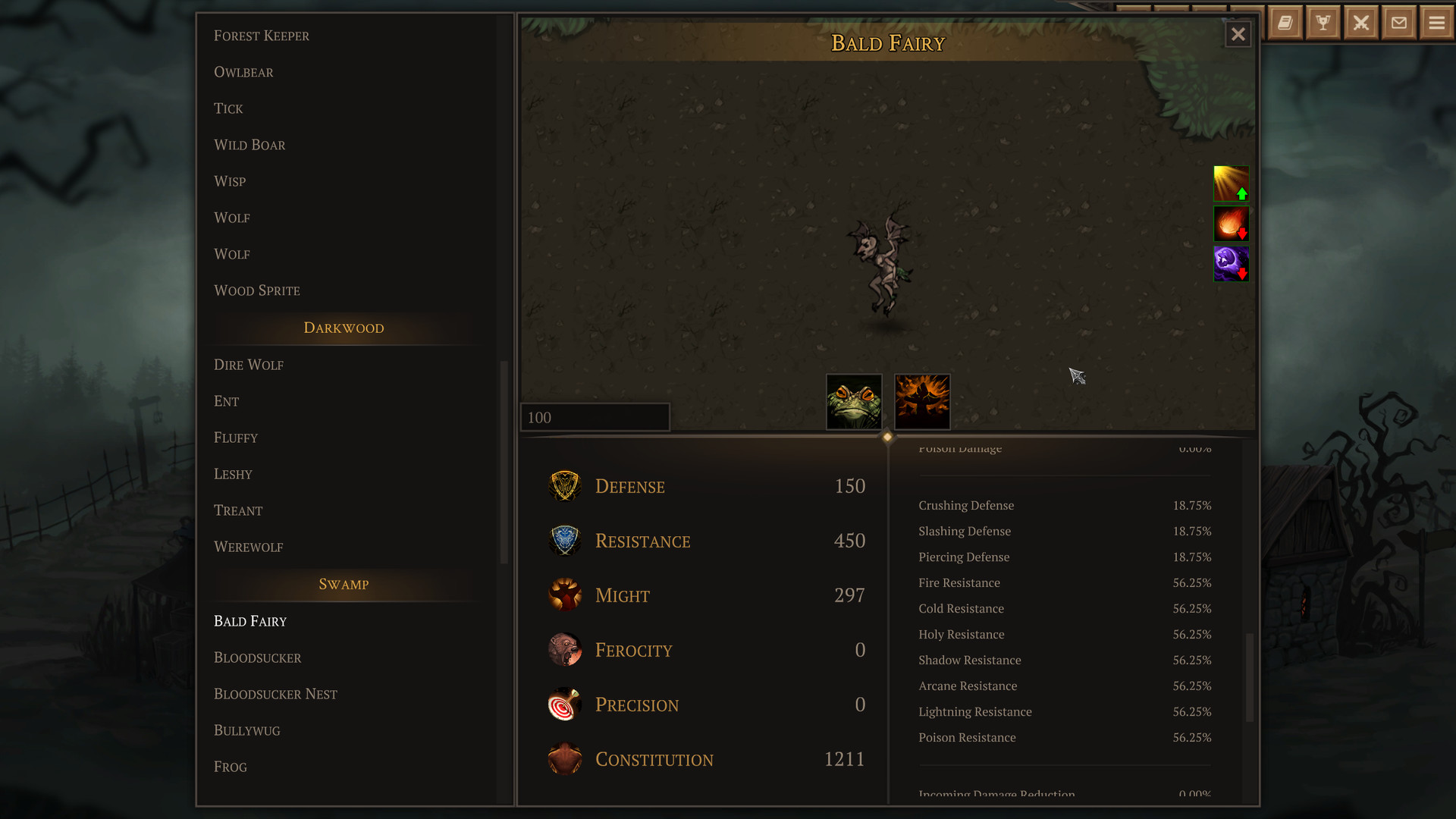Choose the Bullywug entry
This screenshot has height=819, width=1456.
[246, 730]
